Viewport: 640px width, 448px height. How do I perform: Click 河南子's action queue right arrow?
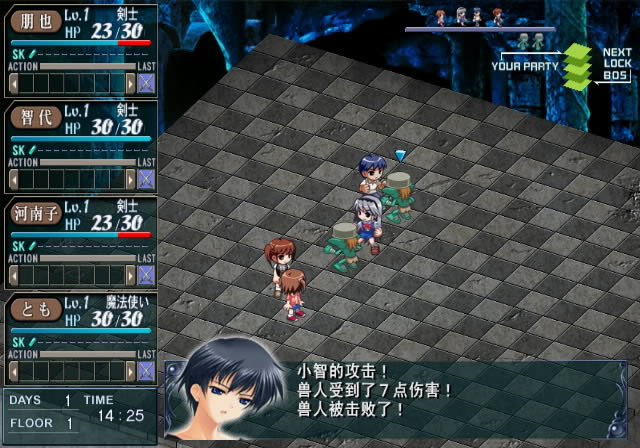[x=129, y=275]
